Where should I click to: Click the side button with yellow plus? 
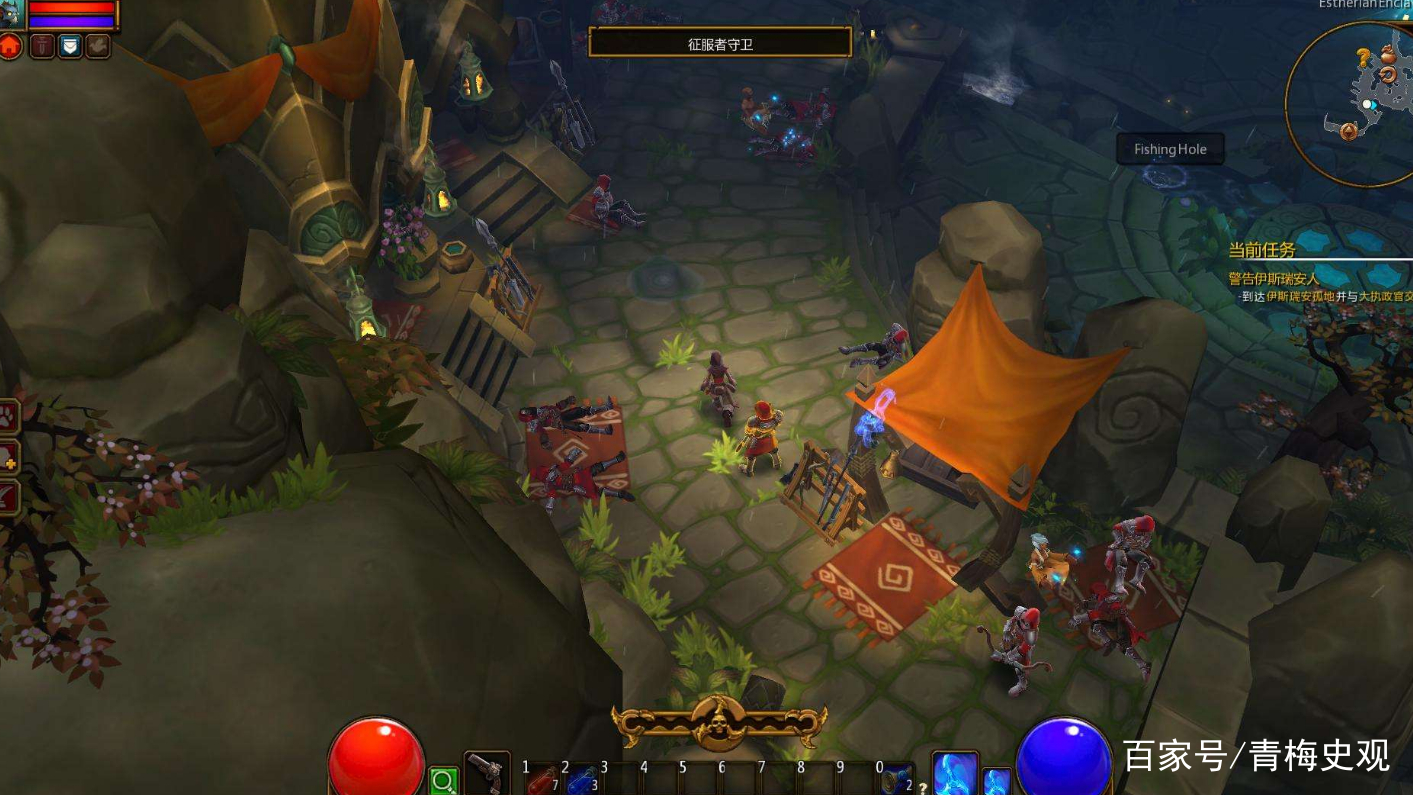(x=8, y=456)
